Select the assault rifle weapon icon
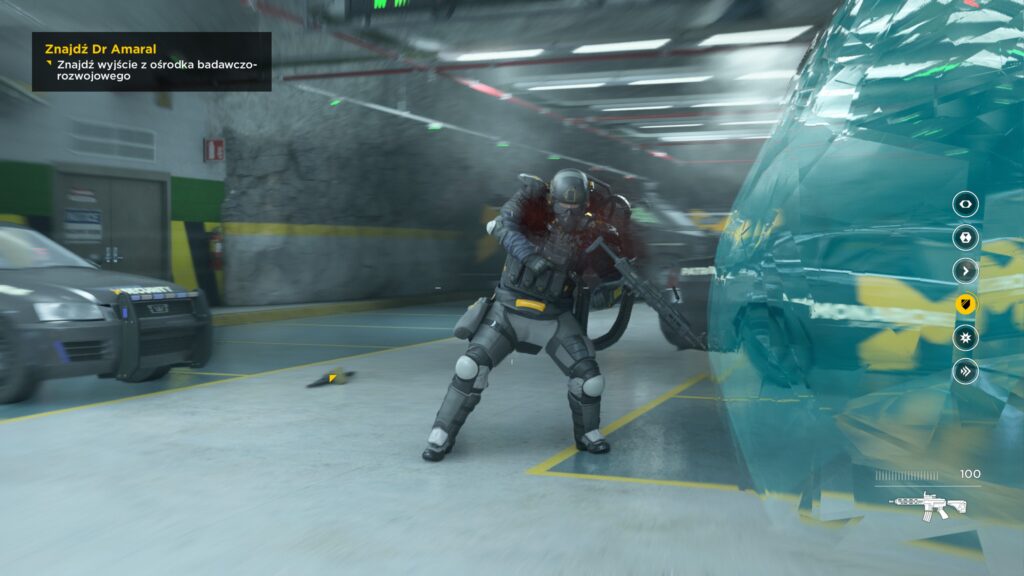 [928, 505]
